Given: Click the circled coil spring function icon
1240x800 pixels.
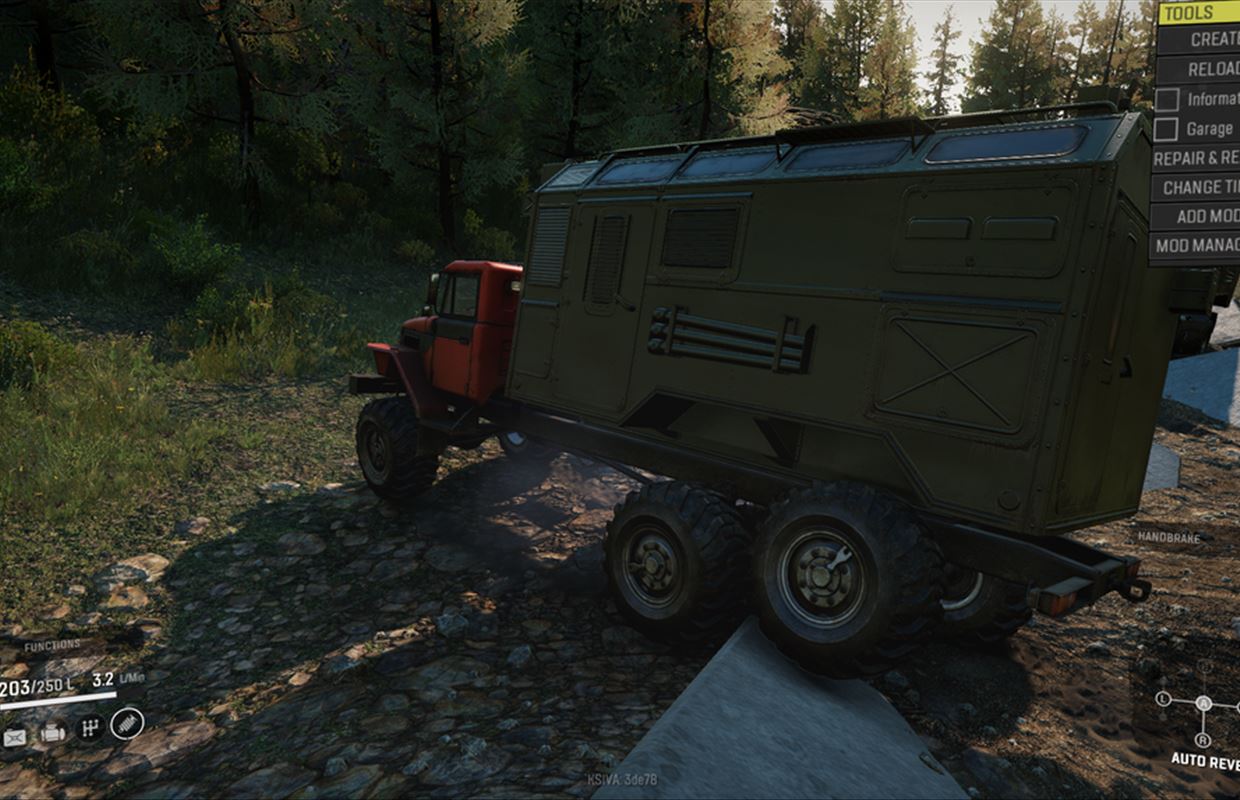Looking at the screenshot, I should coord(127,721).
